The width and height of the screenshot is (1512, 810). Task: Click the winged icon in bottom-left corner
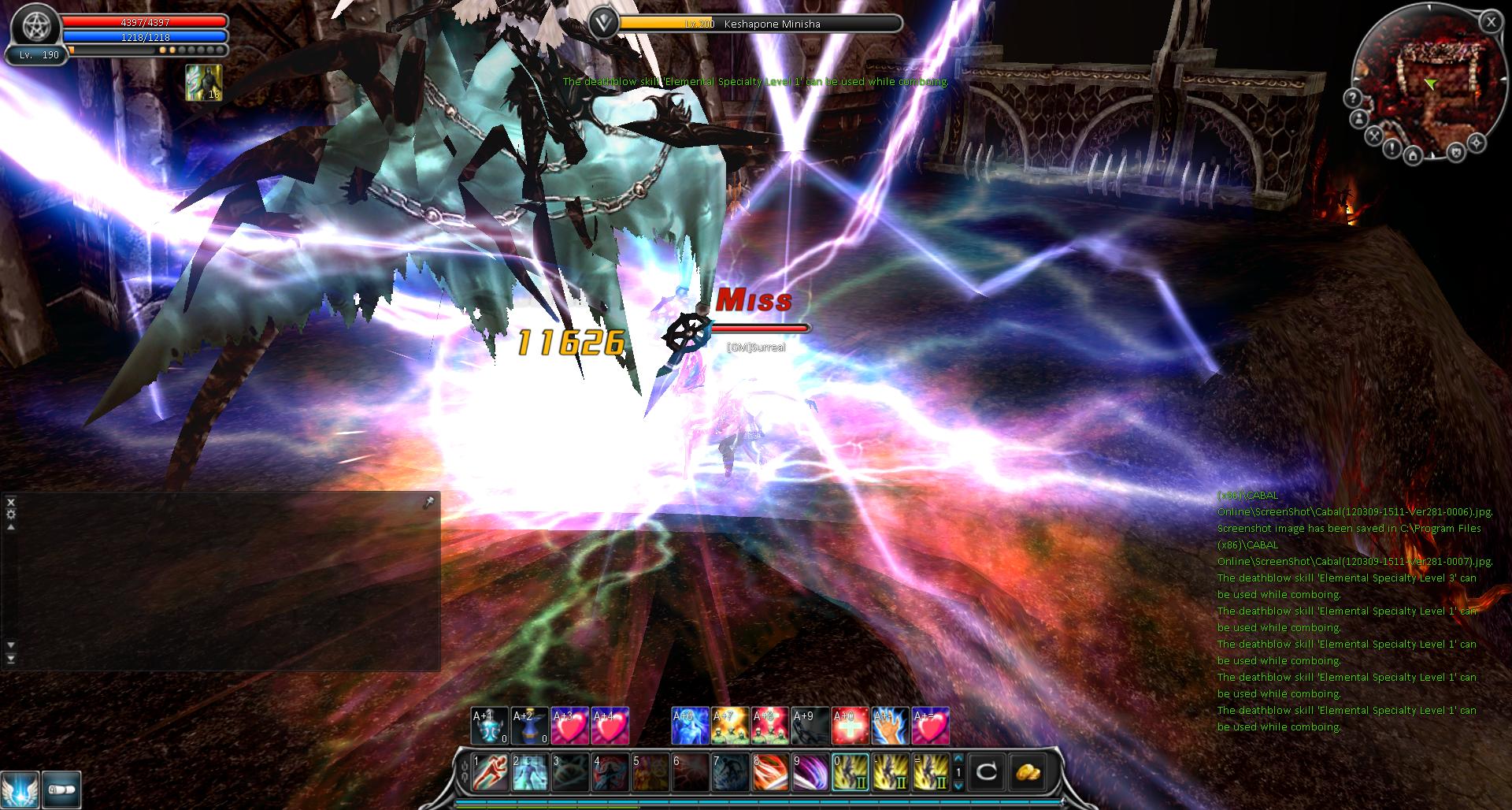pyautogui.click(x=19, y=790)
